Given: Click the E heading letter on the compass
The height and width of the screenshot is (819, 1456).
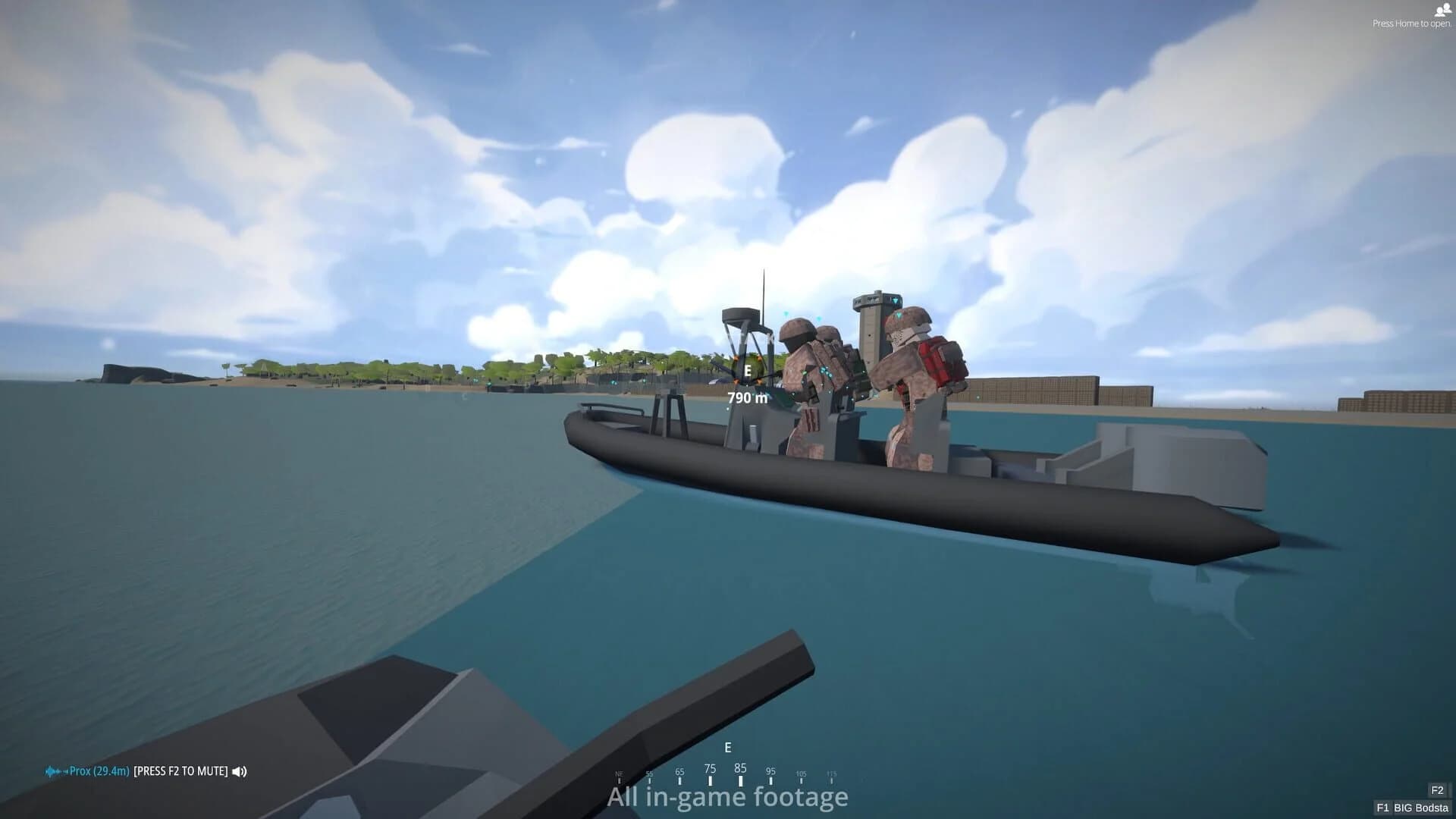Looking at the screenshot, I should [x=729, y=747].
